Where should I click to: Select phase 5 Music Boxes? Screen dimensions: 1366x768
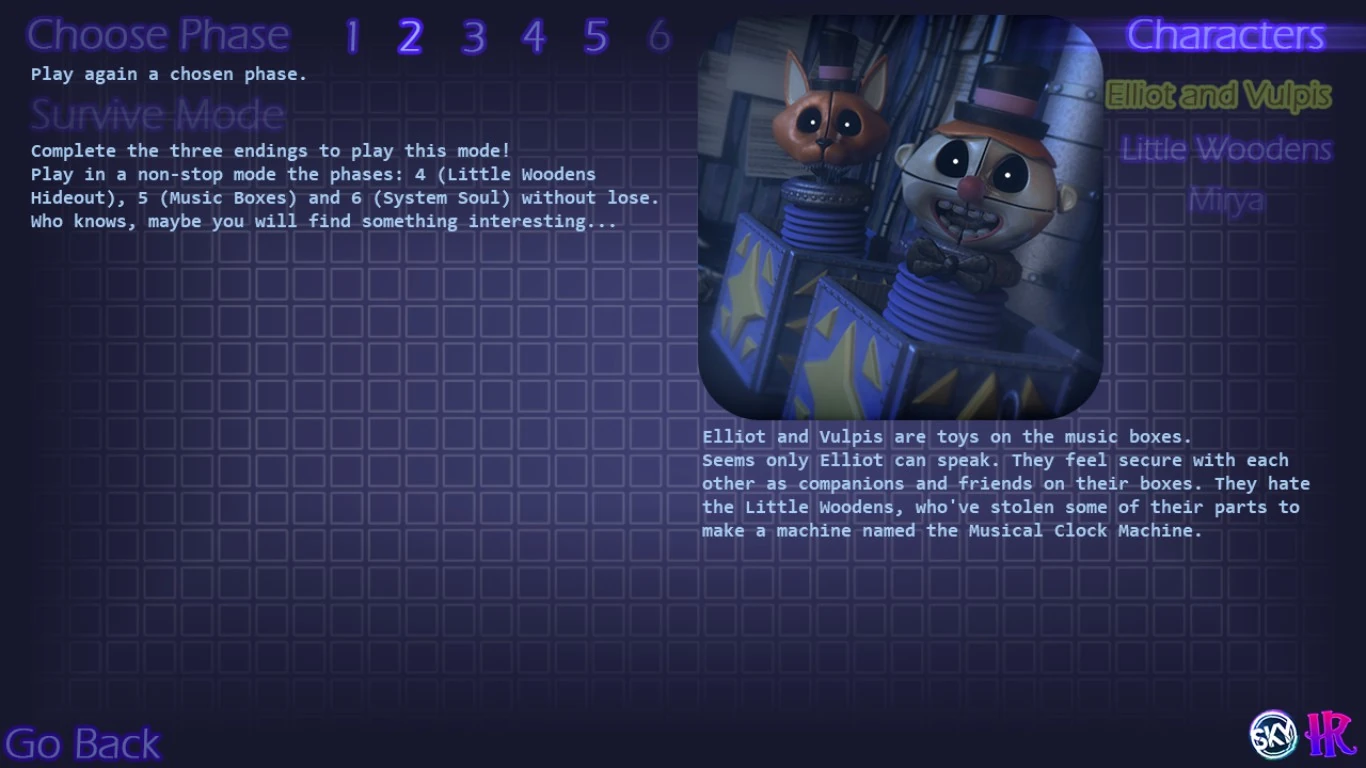(596, 37)
